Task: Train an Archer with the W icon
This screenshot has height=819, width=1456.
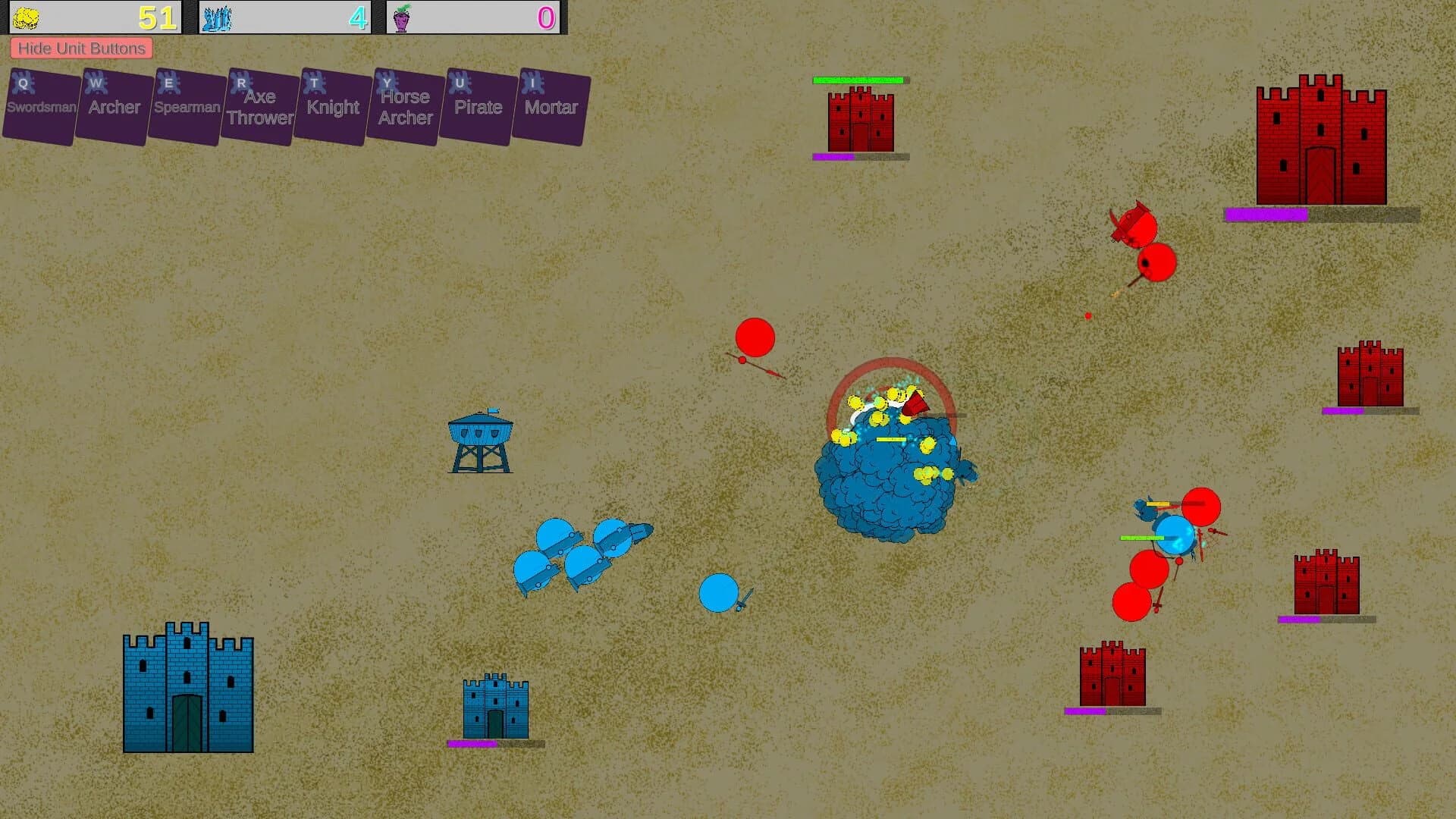Action: point(112,105)
